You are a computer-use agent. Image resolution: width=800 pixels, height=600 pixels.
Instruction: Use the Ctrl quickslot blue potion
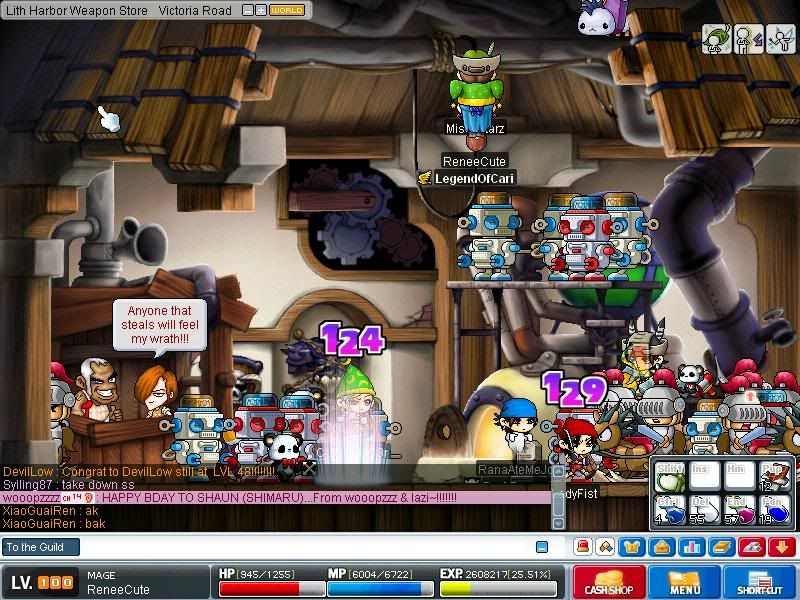[669, 511]
